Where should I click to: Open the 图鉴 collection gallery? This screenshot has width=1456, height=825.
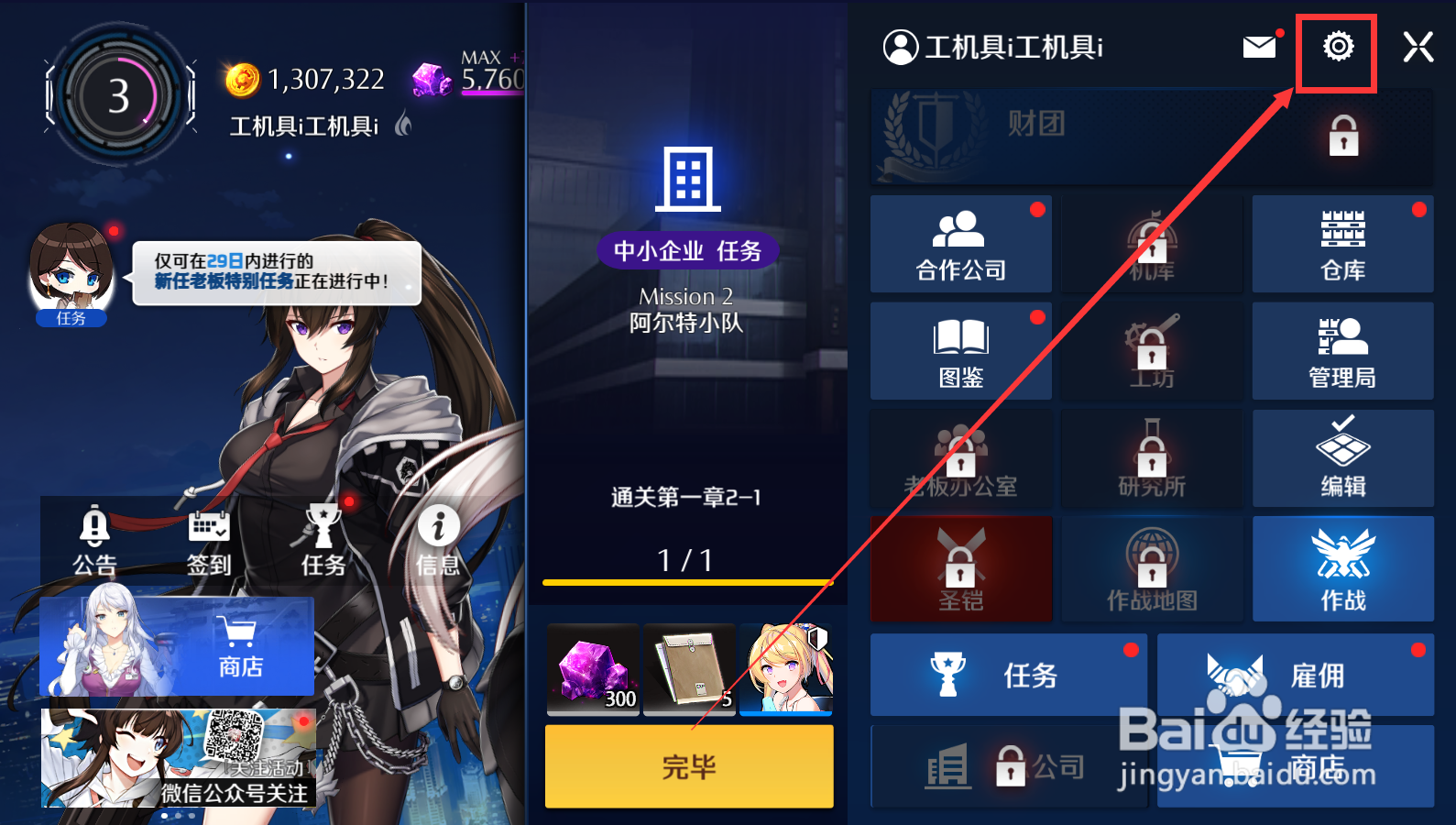click(x=960, y=351)
